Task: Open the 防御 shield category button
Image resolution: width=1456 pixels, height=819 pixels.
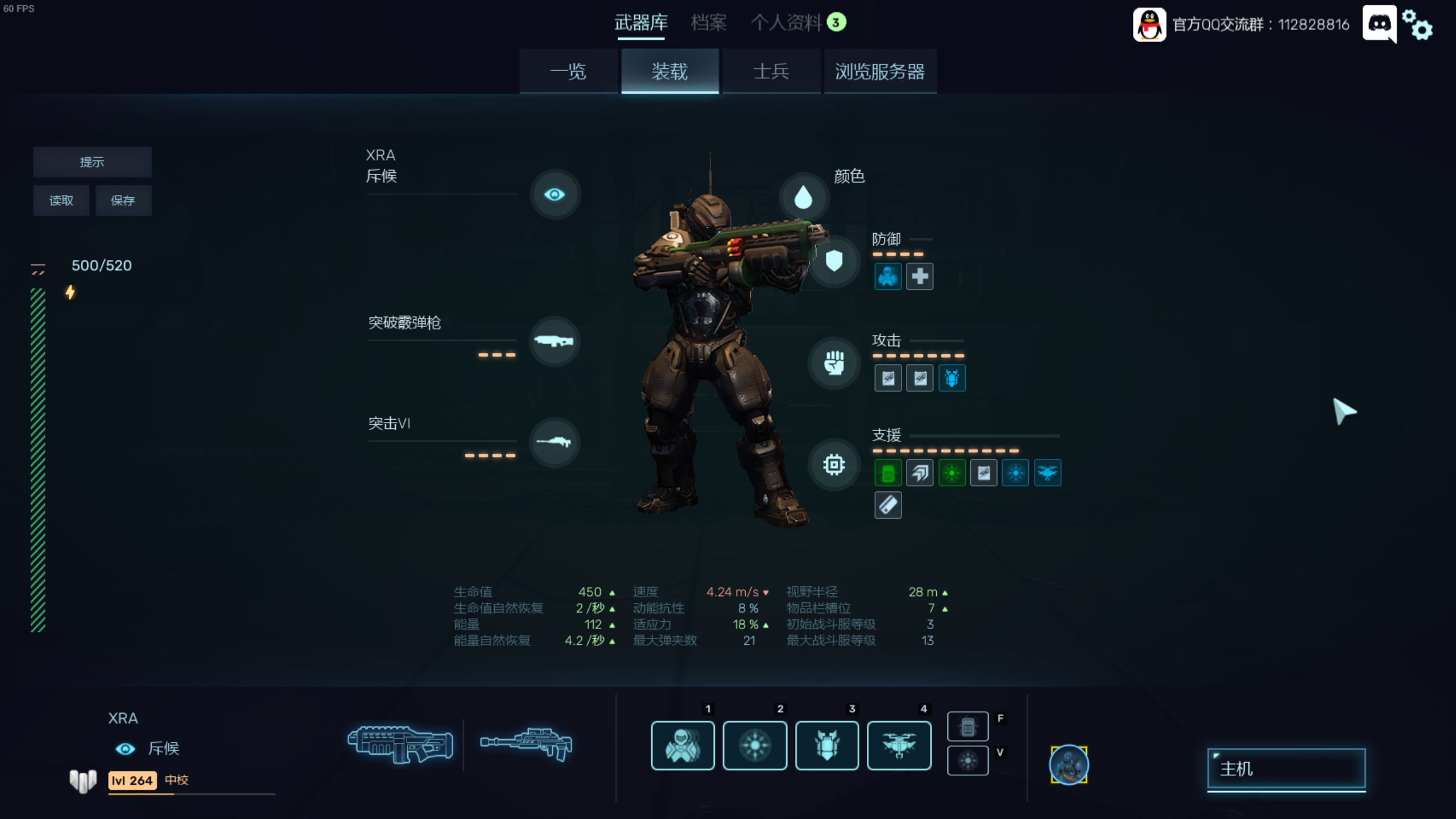Action: (x=834, y=261)
